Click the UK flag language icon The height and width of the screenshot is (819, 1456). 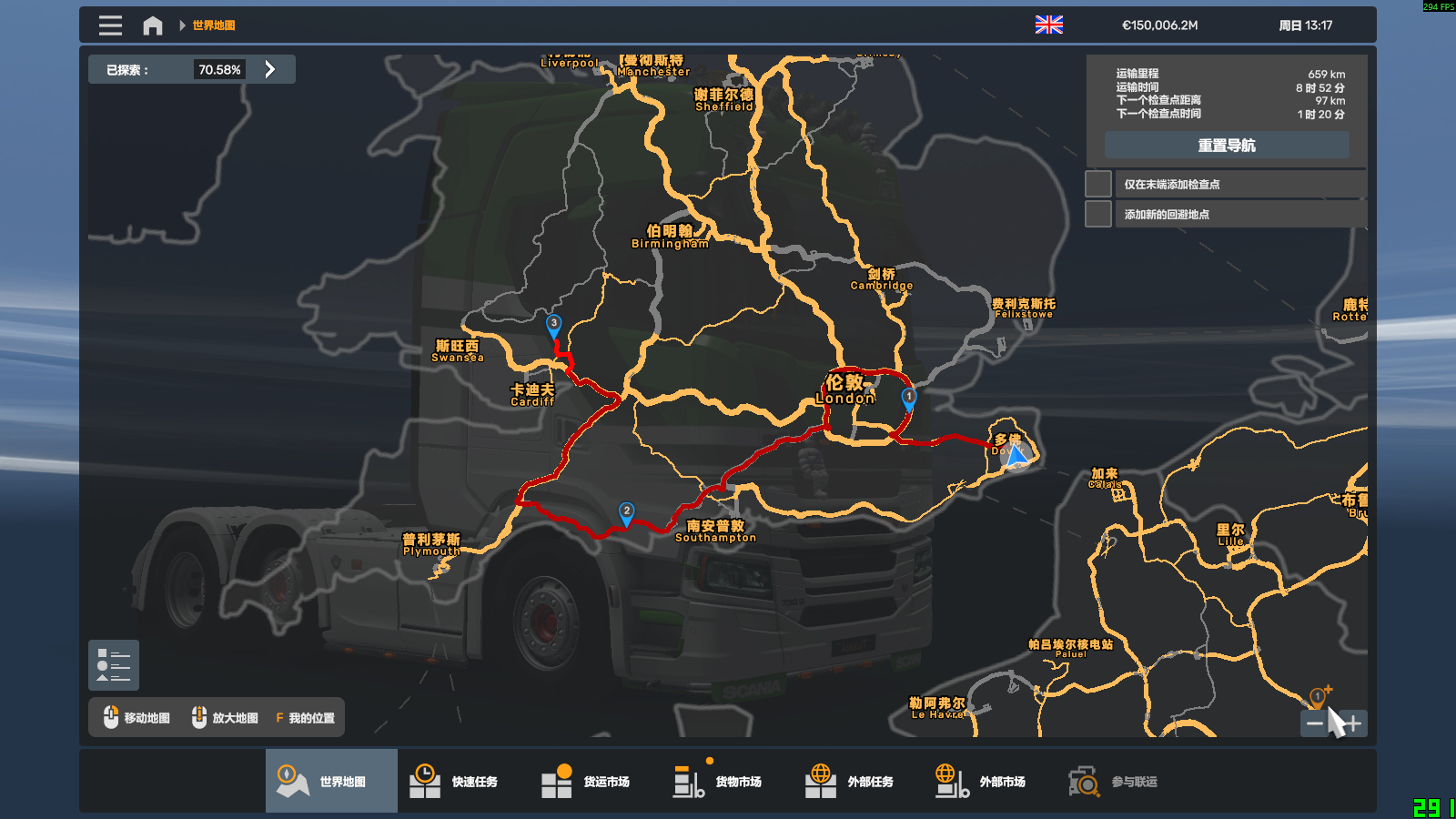[1048, 25]
